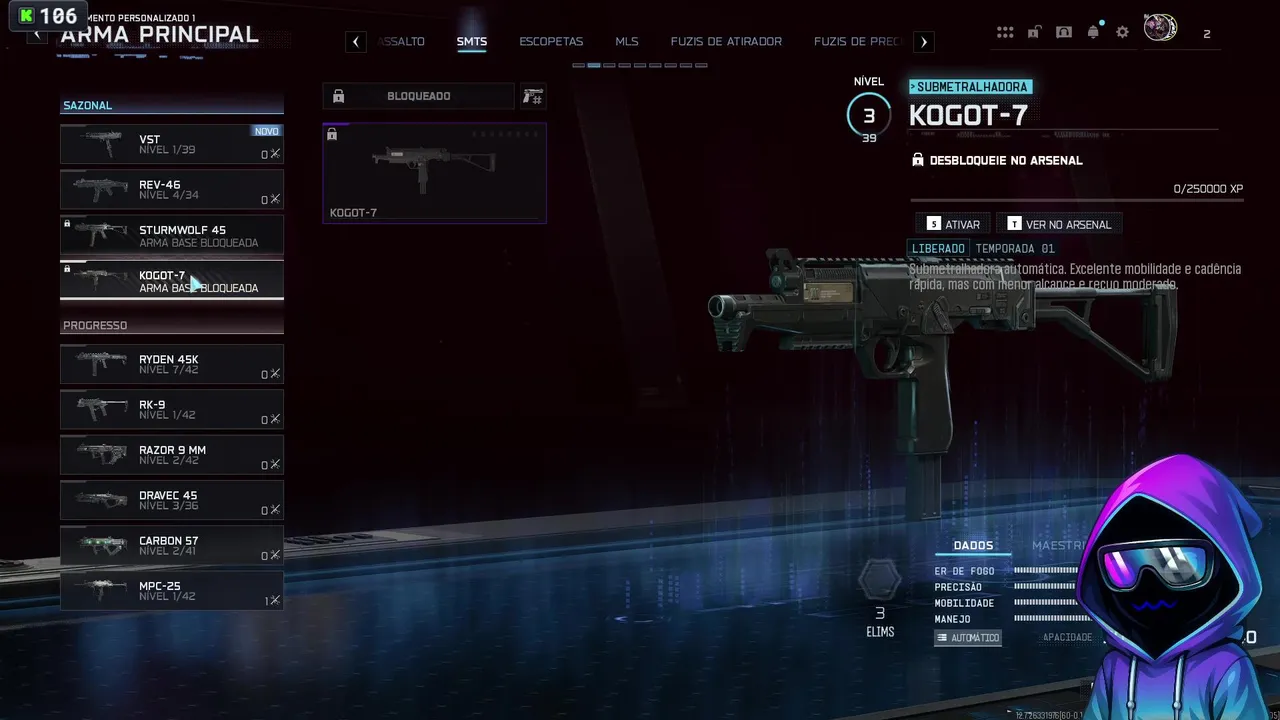Viewport: 1280px width, 720px height.
Task: Switch to the Escopetas tab
Action: pos(551,42)
